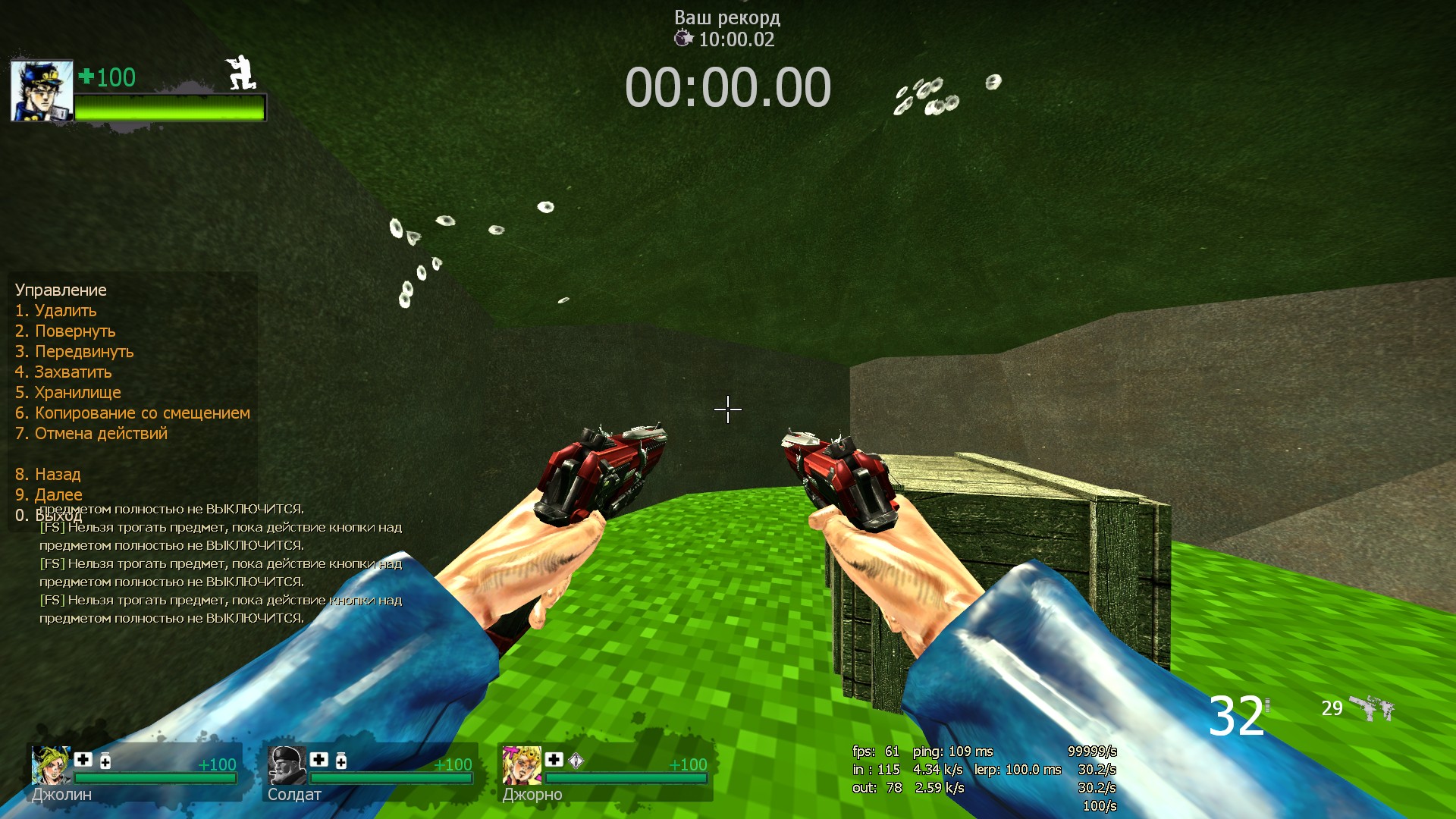Pick the Передвинуть menu entry
The width and height of the screenshot is (1456, 819).
[x=74, y=352]
